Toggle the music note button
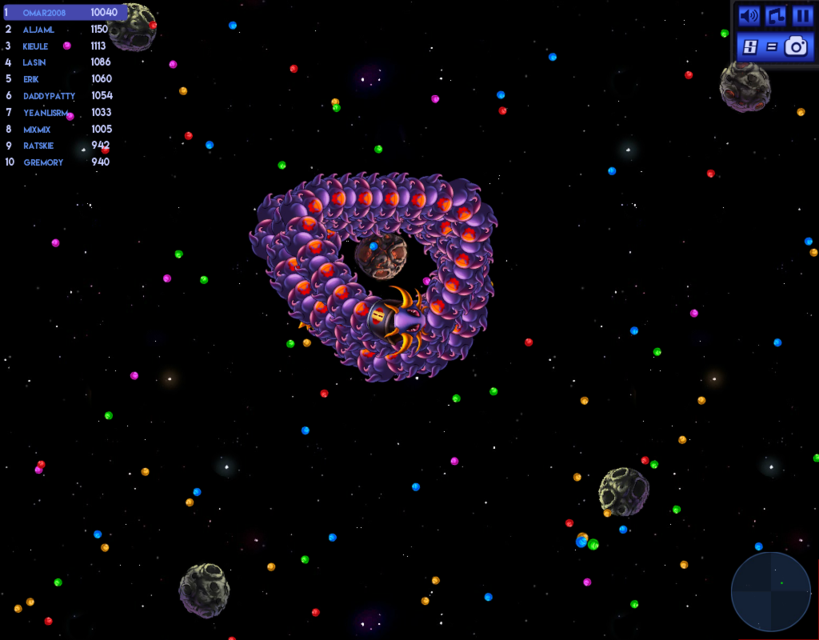This screenshot has height=640, width=819. click(776, 16)
